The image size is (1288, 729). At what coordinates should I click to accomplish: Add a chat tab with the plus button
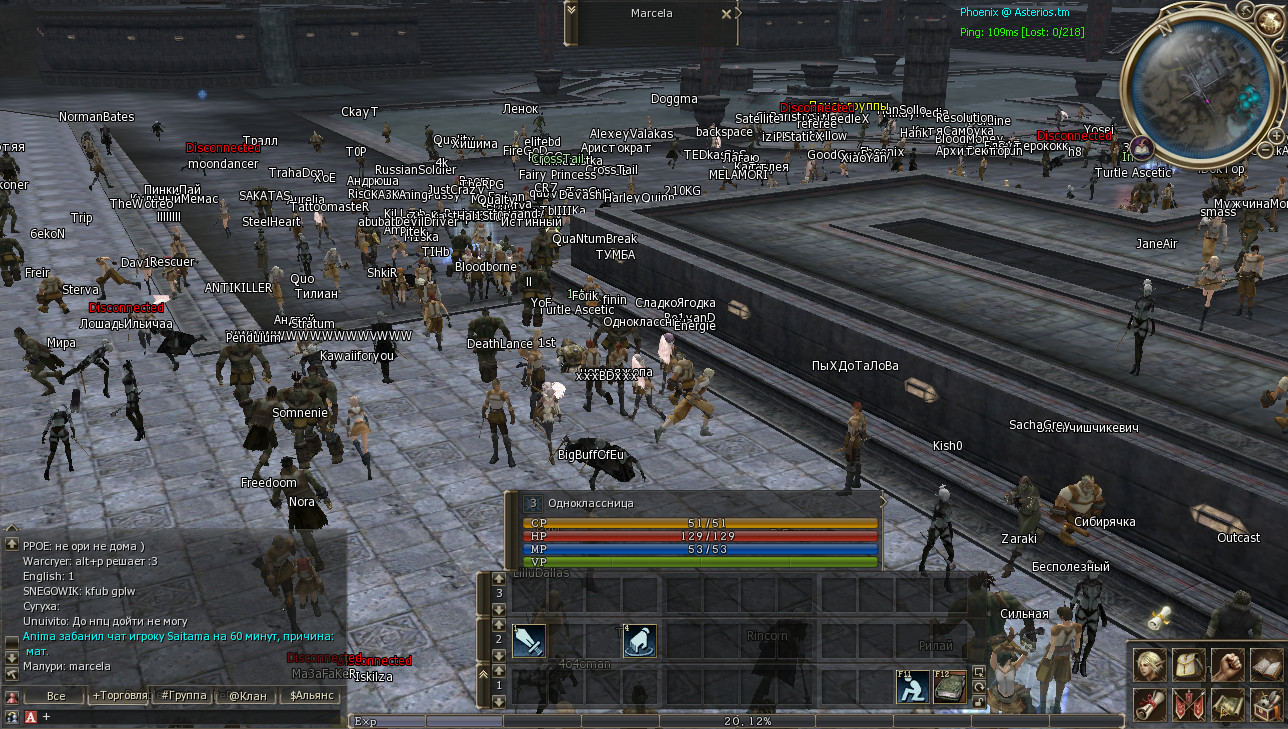click(x=46, y=715)
